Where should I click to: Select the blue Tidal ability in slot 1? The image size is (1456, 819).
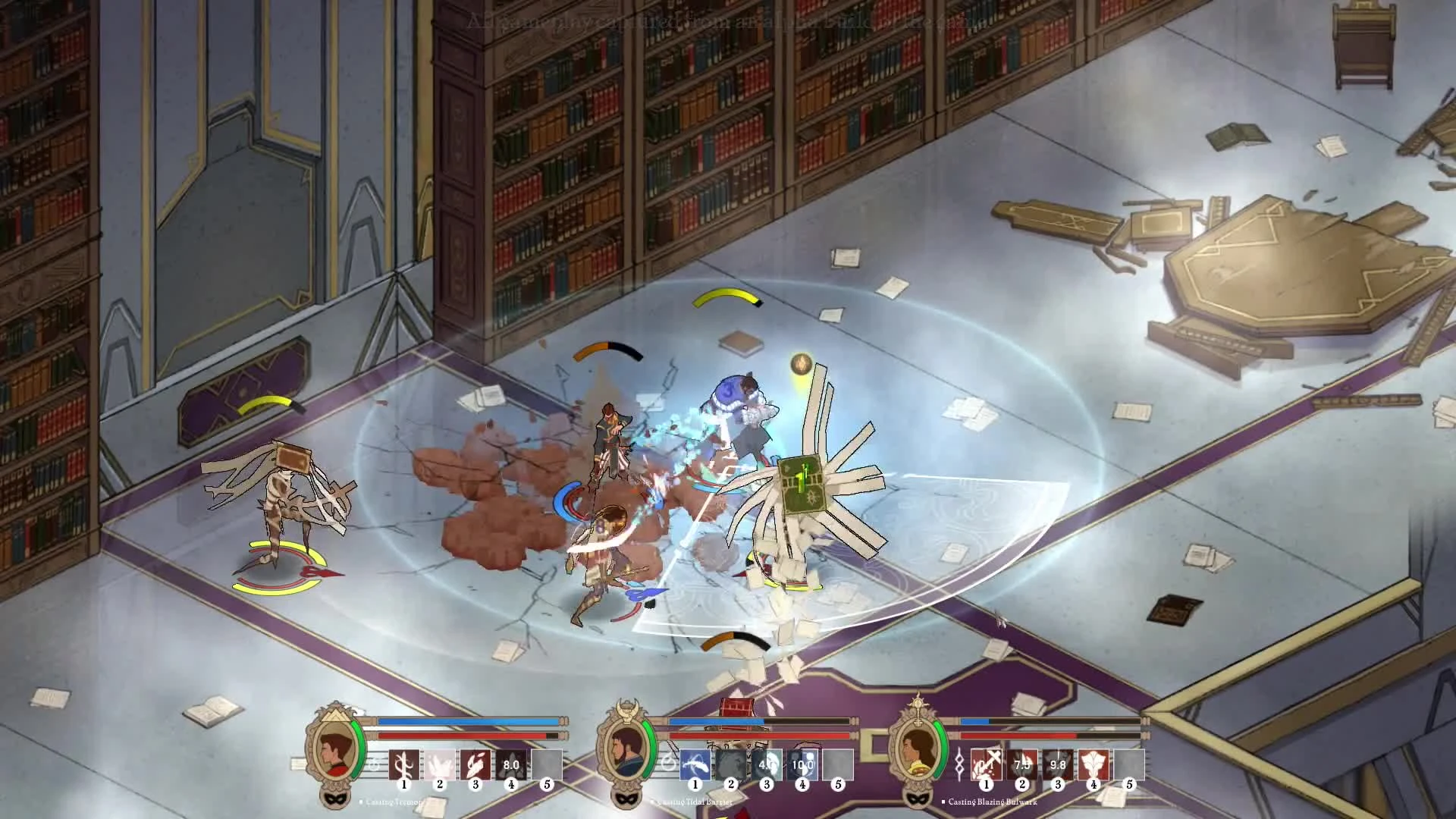pyautogui.click(x=695, y=766)
